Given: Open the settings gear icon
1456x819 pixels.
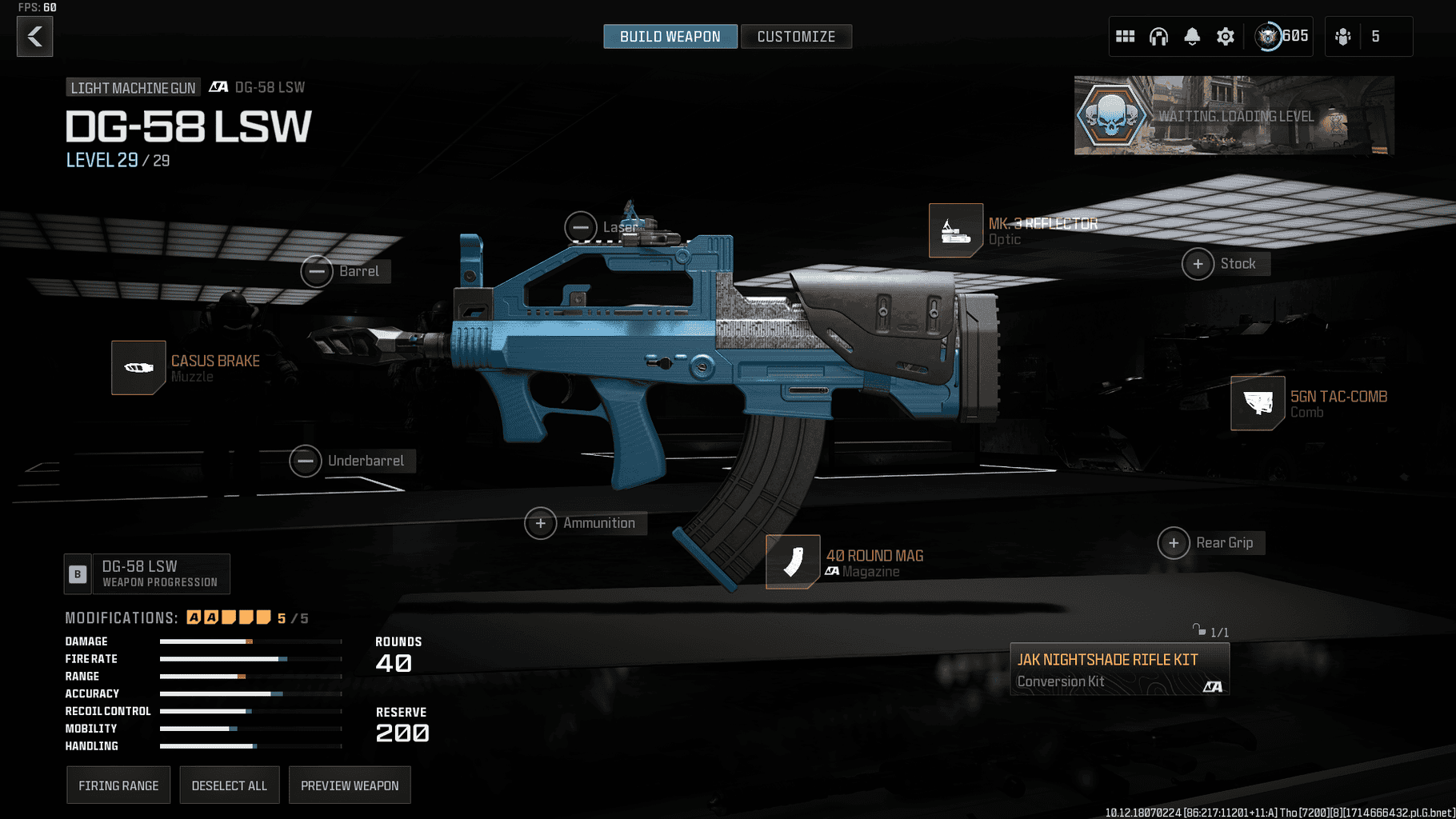Looking at the screenshot, I should click(x=1226, y=36).
